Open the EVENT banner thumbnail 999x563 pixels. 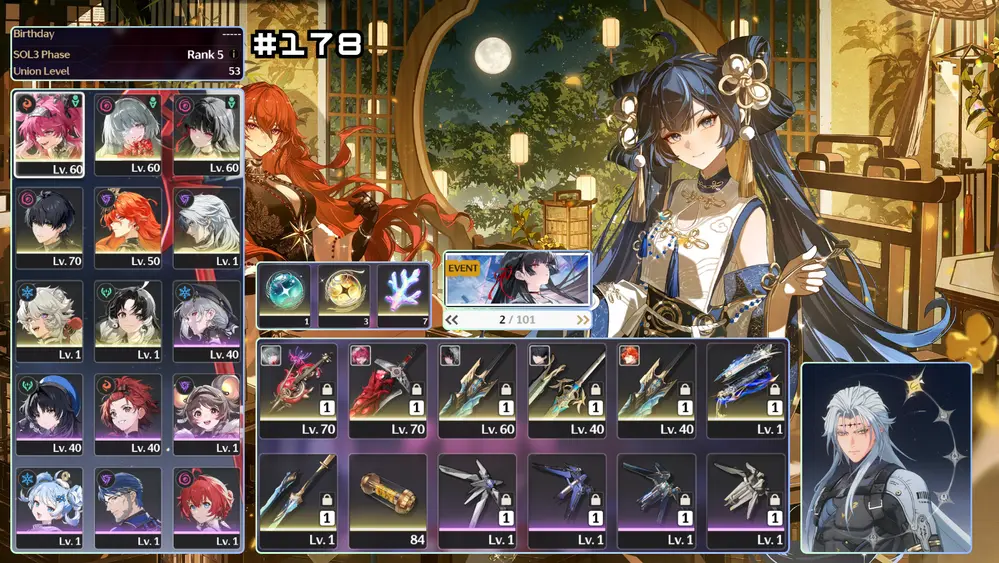517,279
